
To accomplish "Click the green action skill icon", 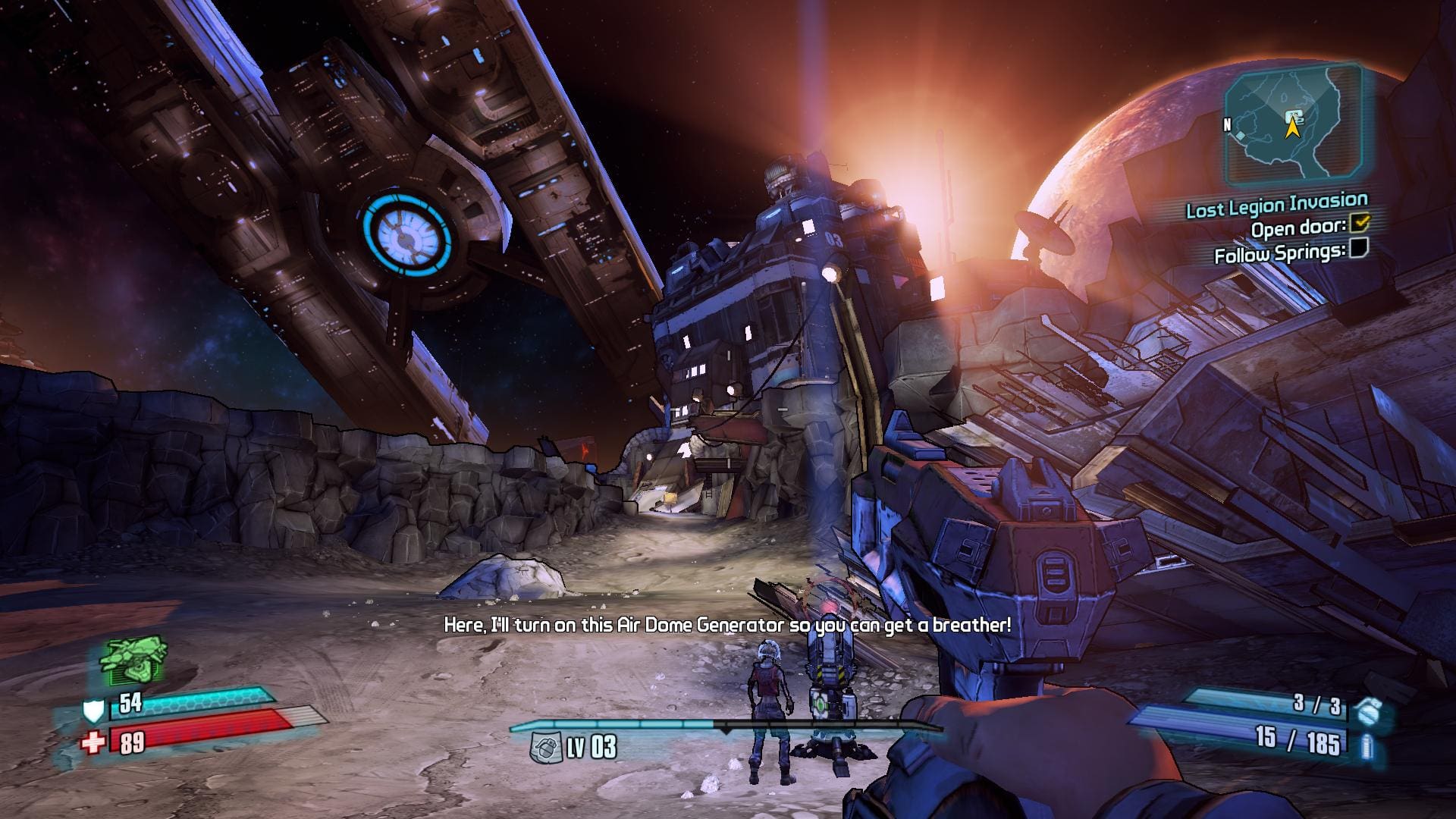I will (x=133, y=661).
